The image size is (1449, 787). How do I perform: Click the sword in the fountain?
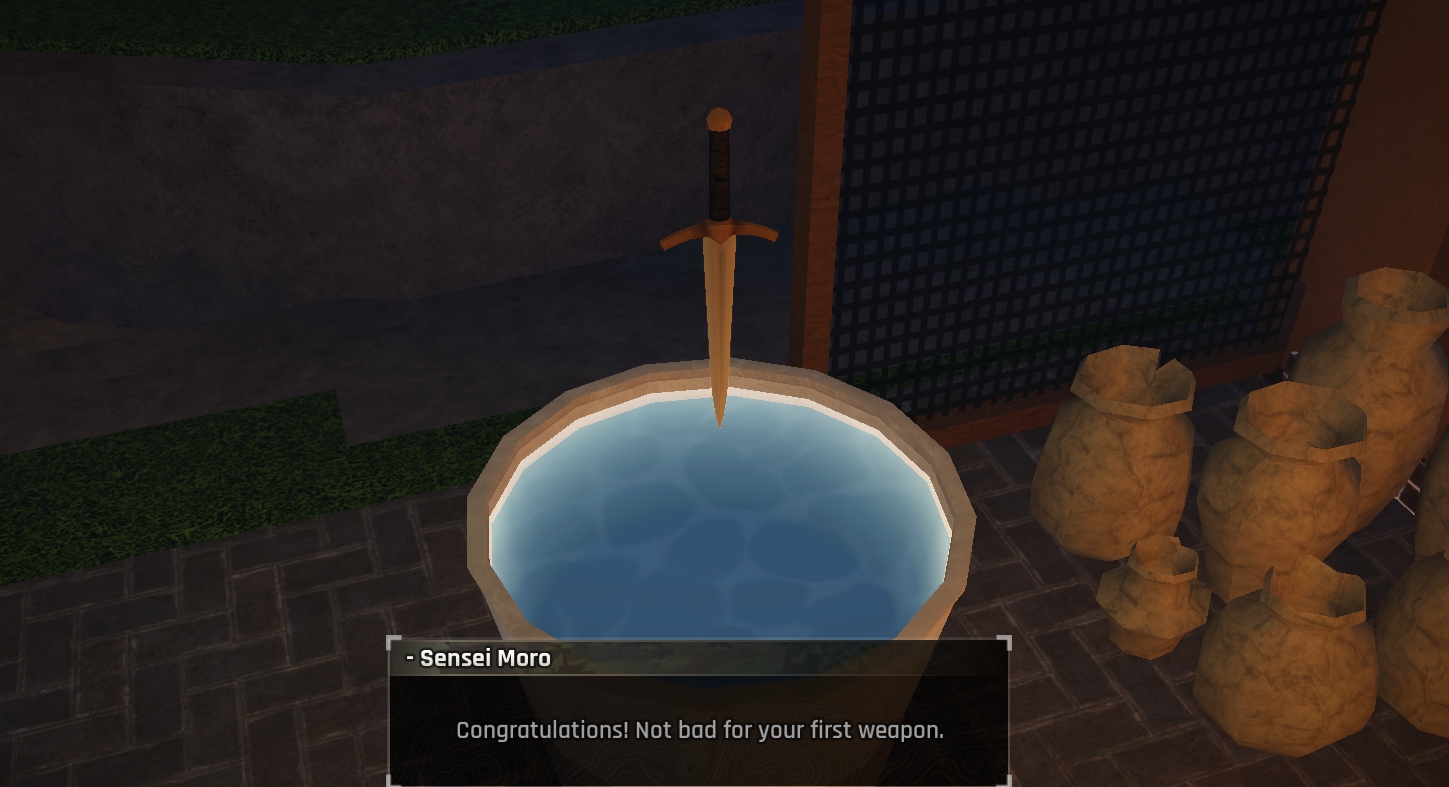[x=718, y=270]
